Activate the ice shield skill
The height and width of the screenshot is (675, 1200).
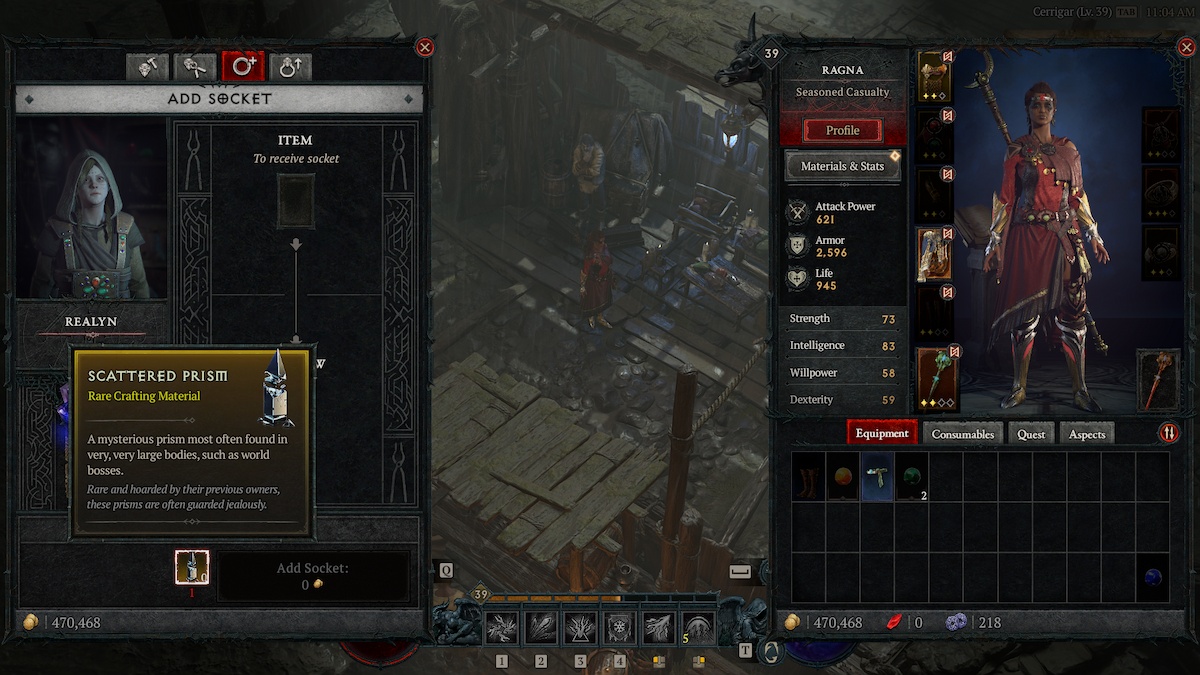click(619, 629)
